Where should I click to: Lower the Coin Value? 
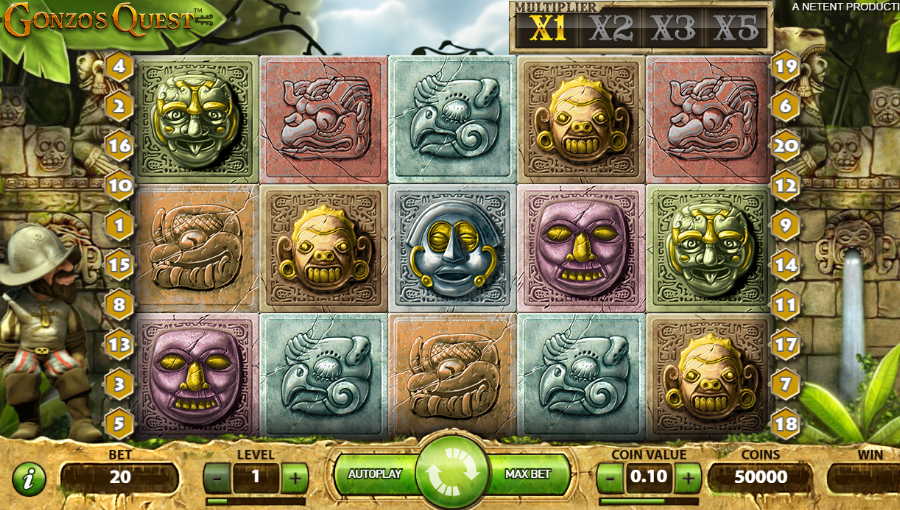click(610, 478)
